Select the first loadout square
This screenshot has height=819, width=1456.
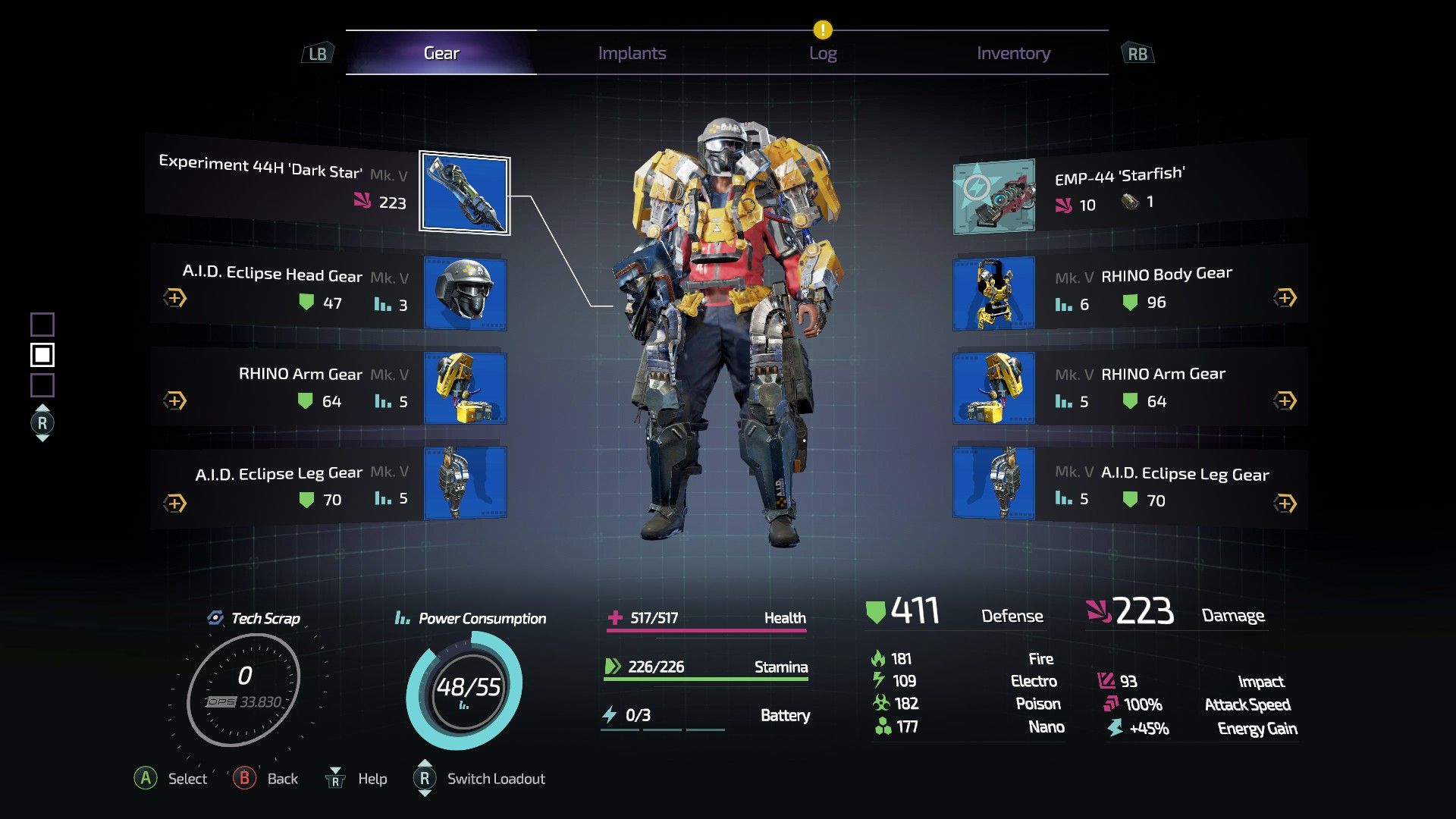point(42,325)
